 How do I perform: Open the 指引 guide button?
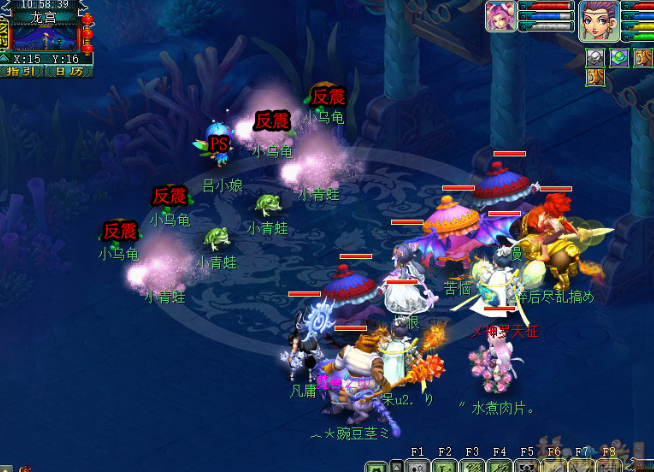(21, 71)
